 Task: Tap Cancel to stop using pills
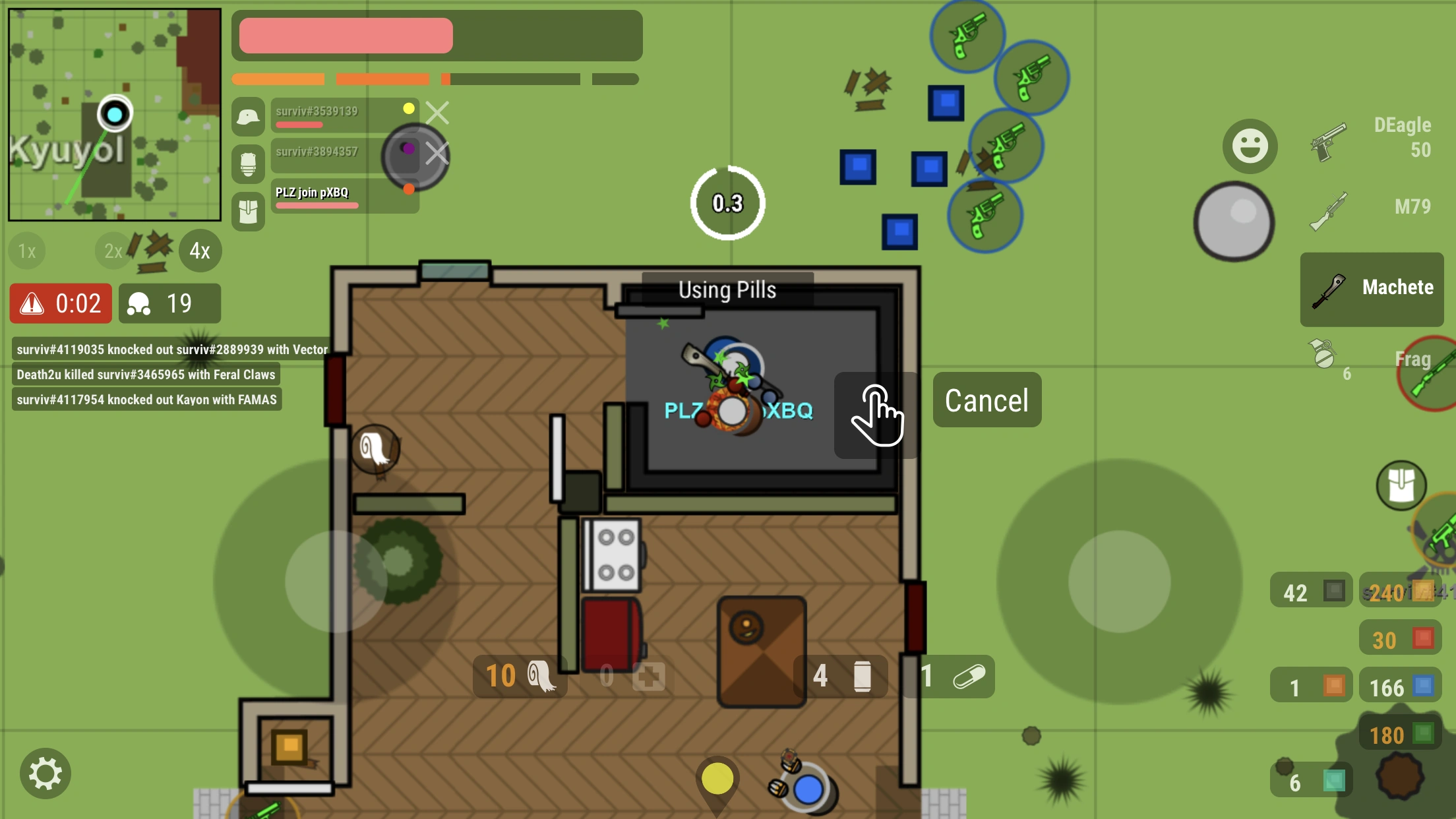click(986, 400)
